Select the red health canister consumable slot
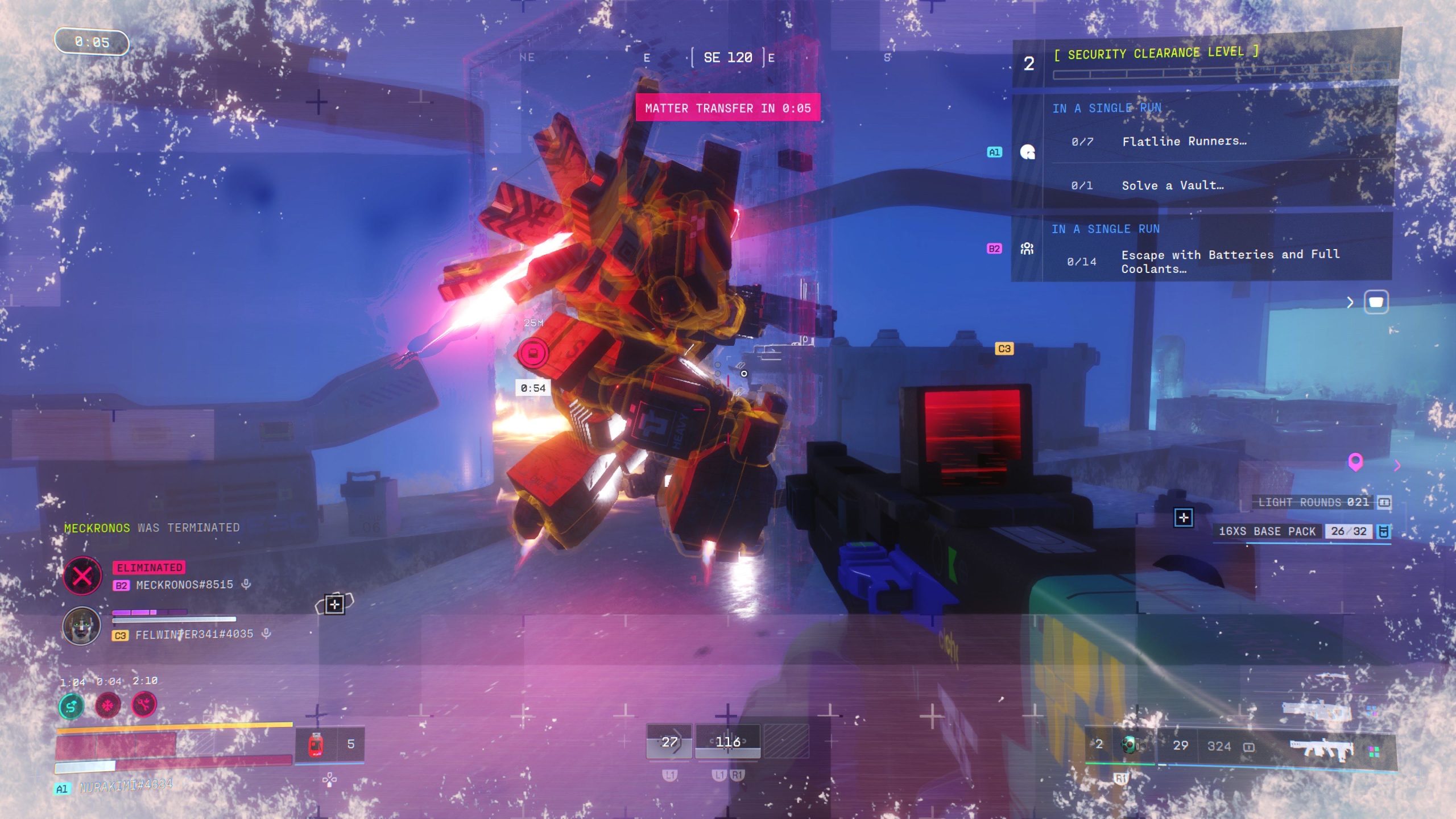1456x819 pixels. [316, 744]
